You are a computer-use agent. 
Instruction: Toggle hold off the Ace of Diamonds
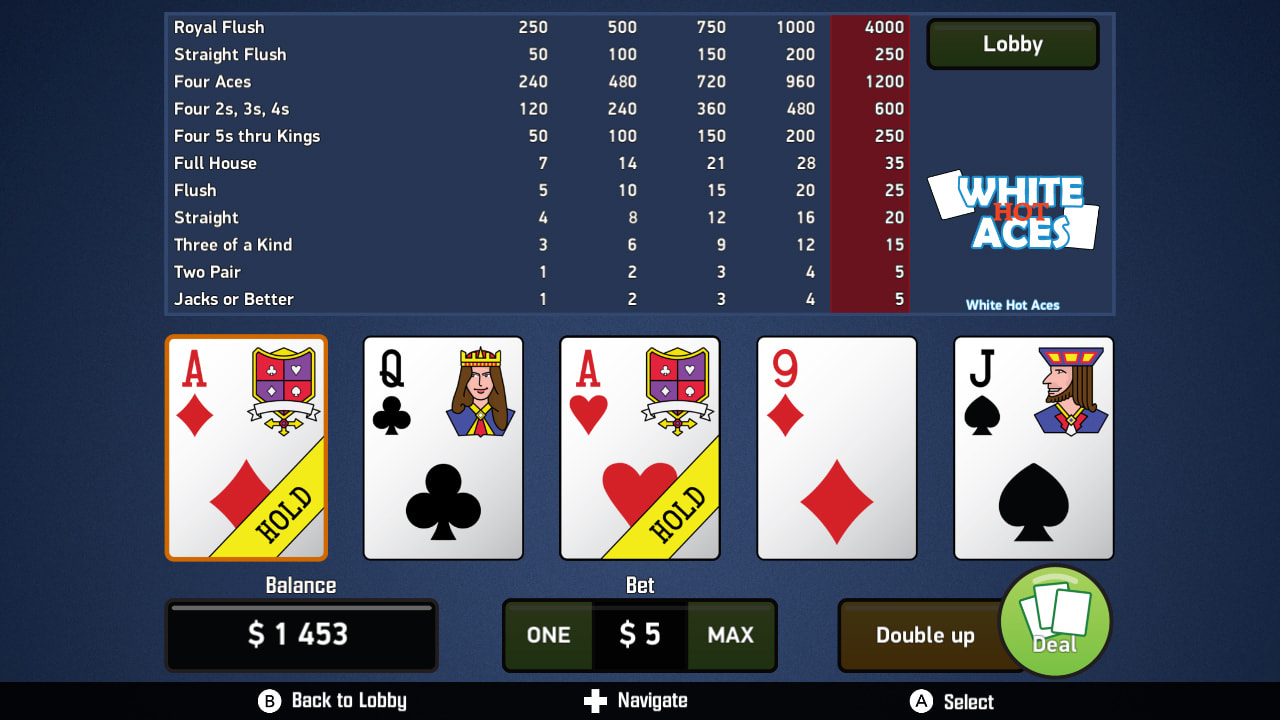pyautogui.click(x=246, y=447)
